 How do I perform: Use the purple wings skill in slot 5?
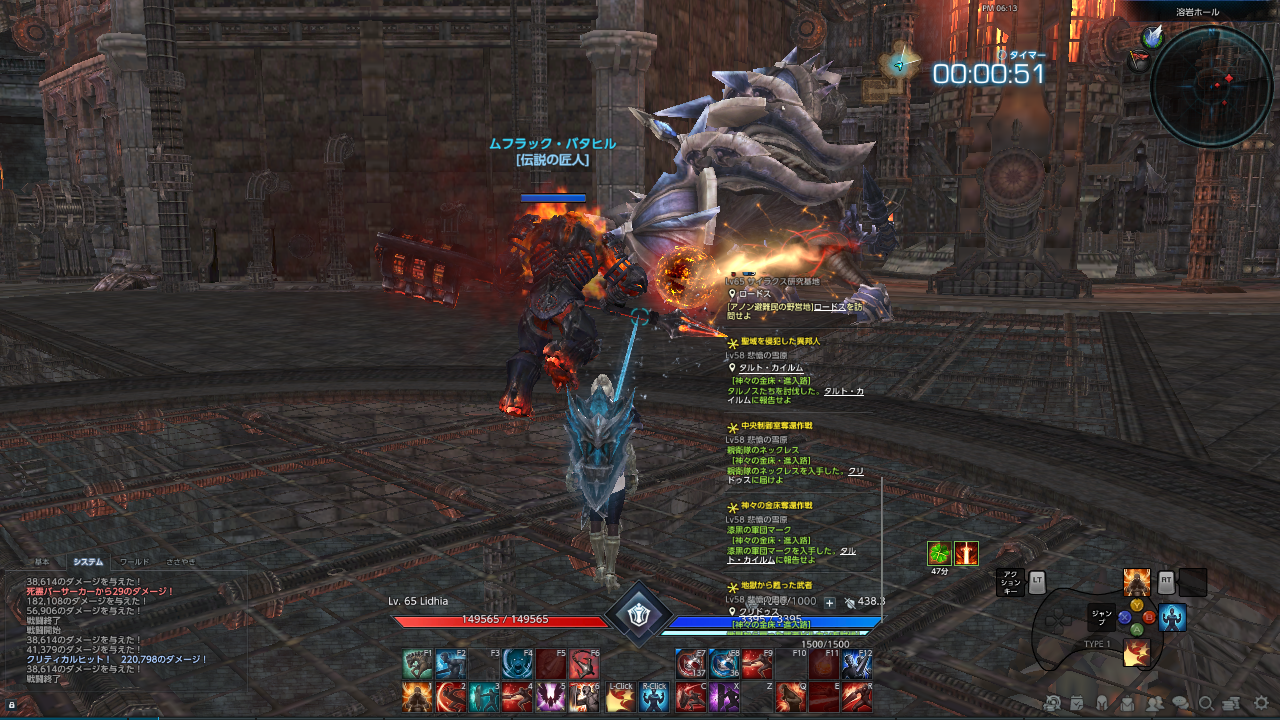pyautogui.click(x=551, y=696)
